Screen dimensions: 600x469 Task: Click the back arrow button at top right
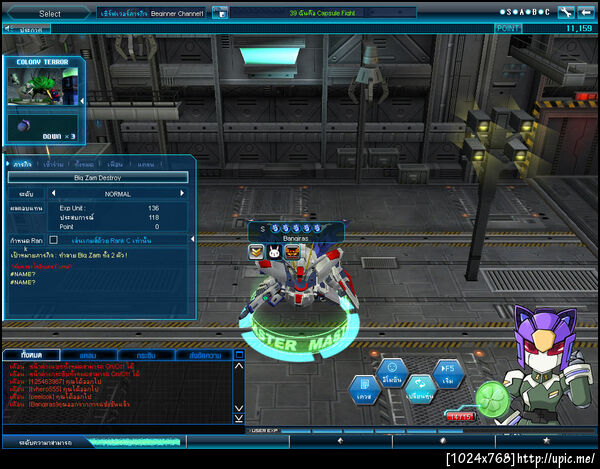(x=586, y=13)
